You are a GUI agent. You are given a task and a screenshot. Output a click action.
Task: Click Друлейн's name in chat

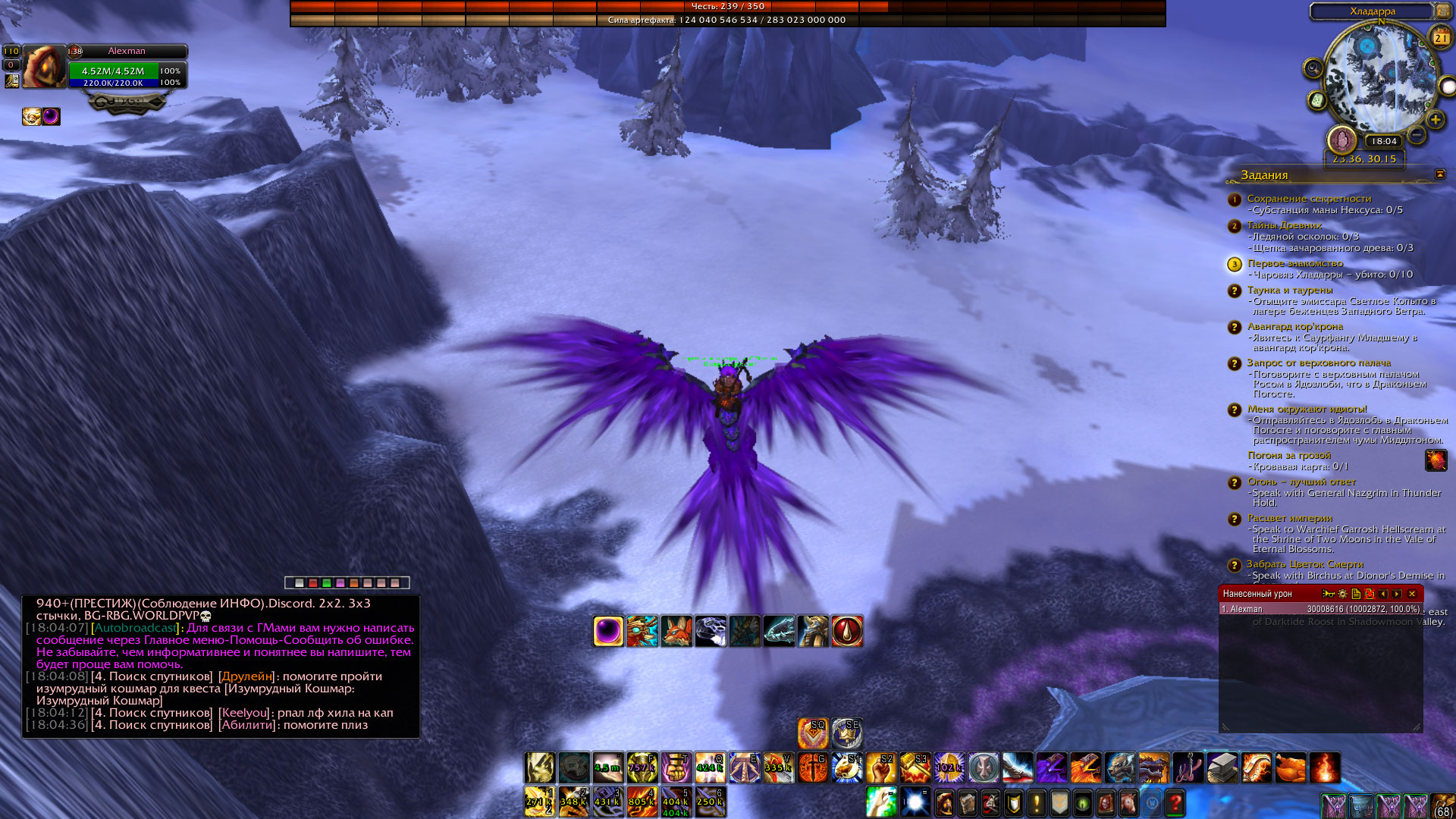click(x=246, y=676)
